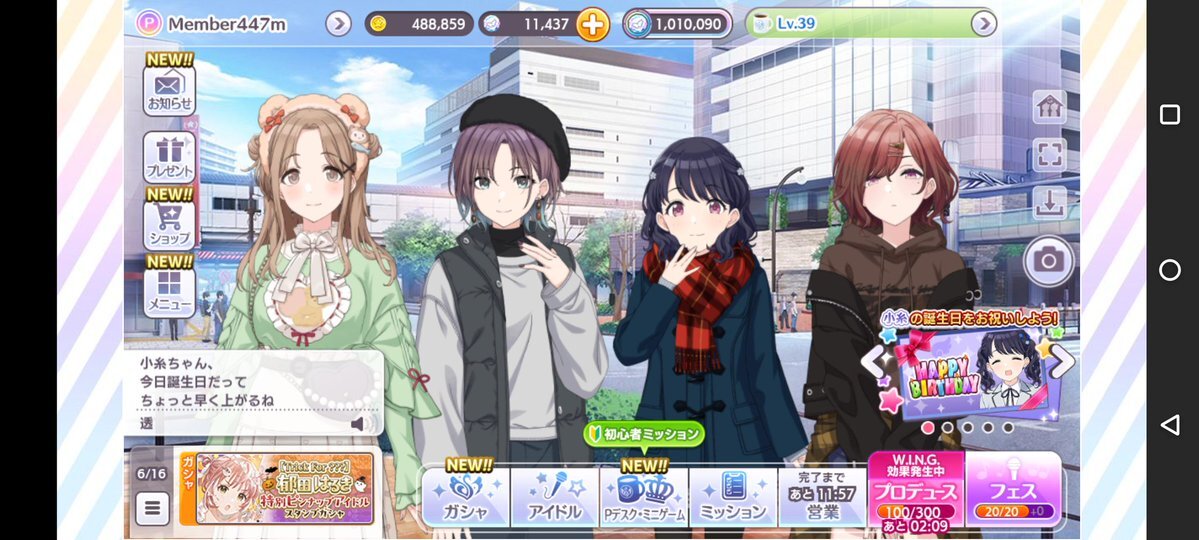Enter the フェス festival mode
The height and width of the screenshot is (540, 1199).
1013,490
